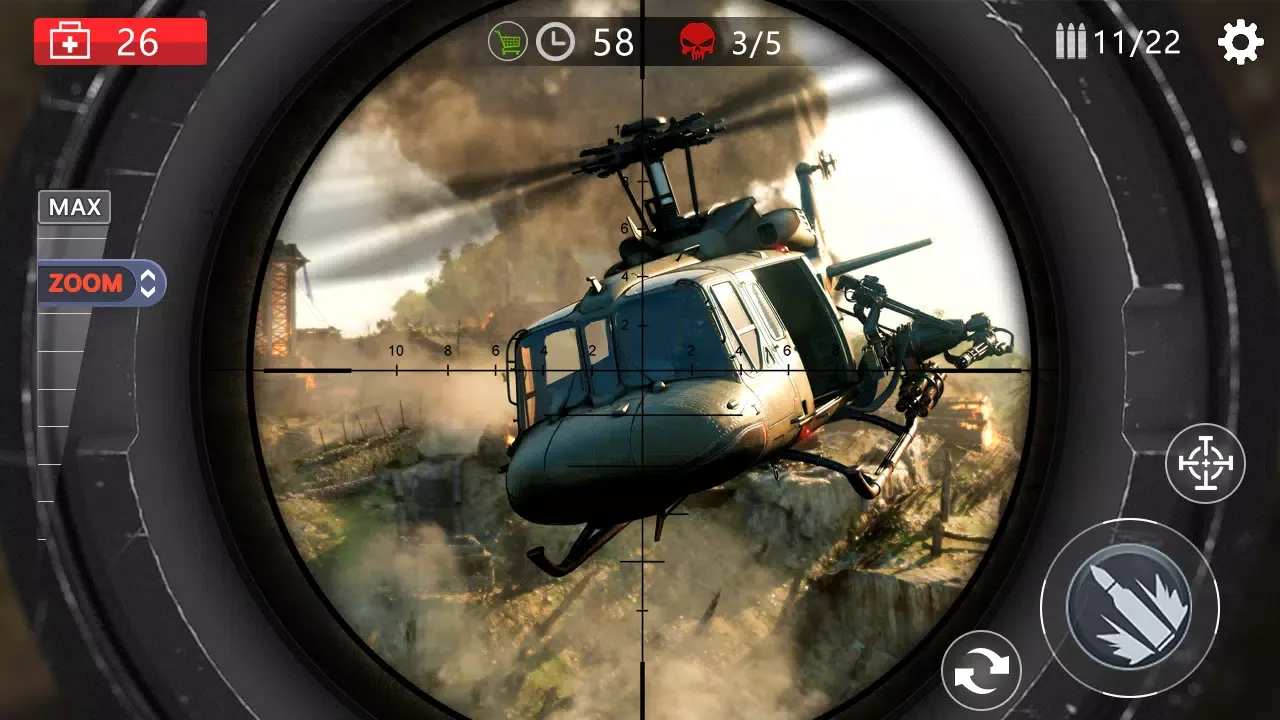Image resolution: width=1280 pixels, height=720 pixels.
Task: Enable maximum magnification via MAX
Action: (x=74, y=207)
